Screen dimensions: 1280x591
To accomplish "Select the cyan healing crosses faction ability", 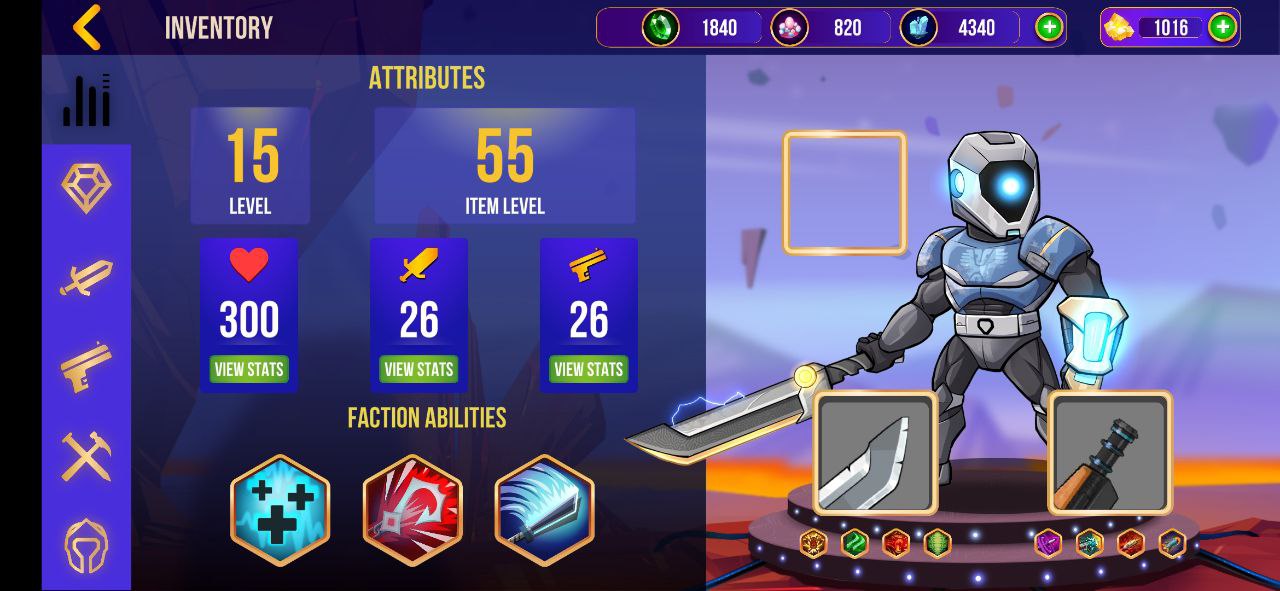I will point(280,510).
